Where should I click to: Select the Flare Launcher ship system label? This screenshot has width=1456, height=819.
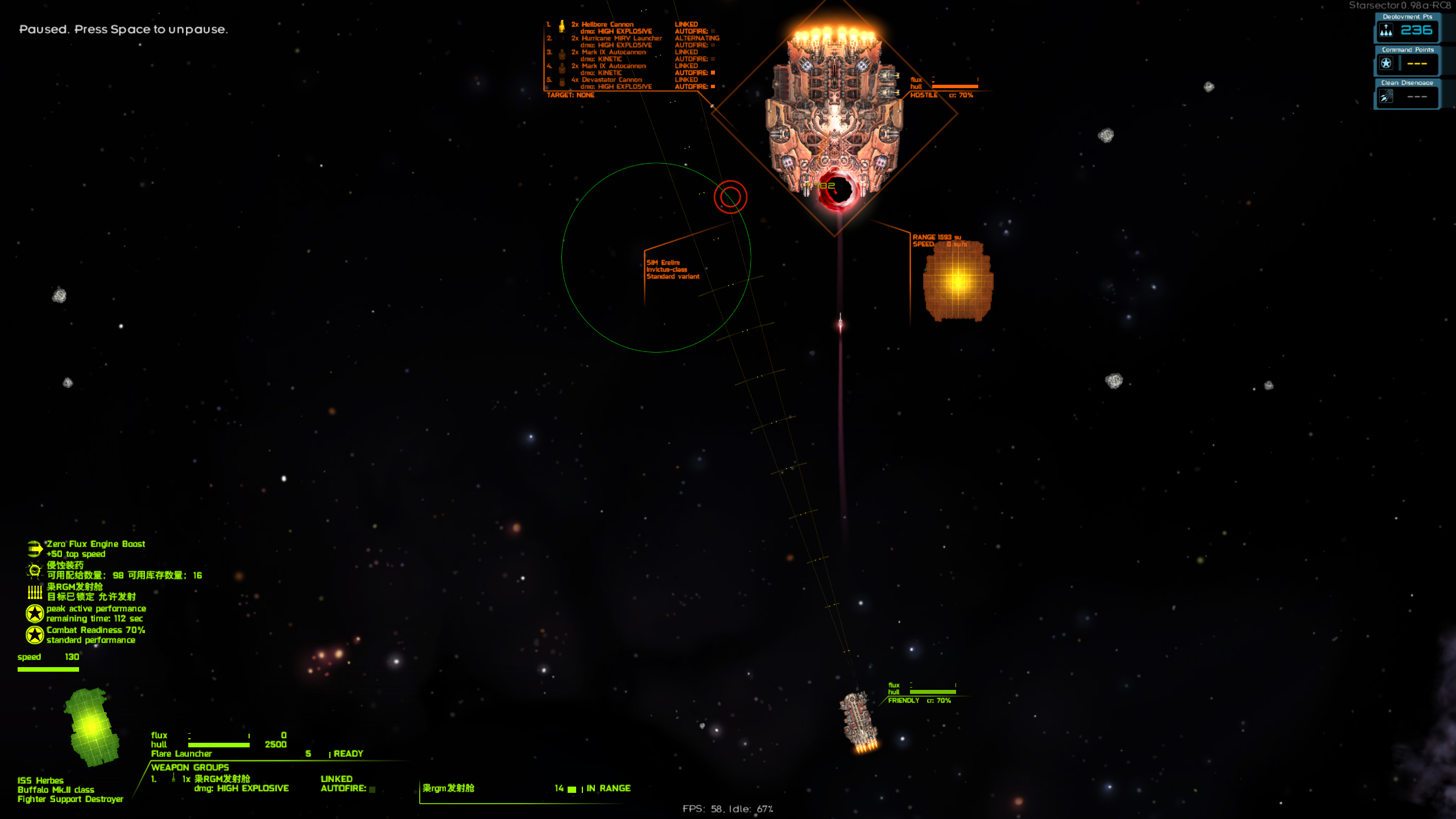pos(181,754)
